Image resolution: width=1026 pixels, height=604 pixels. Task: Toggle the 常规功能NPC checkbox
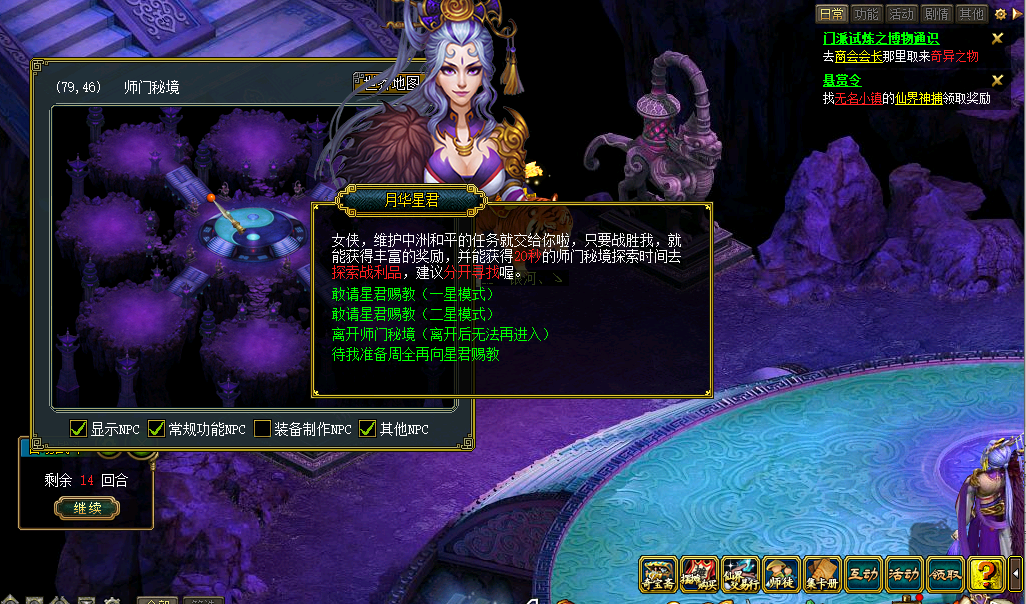click(x=156, y=429)
